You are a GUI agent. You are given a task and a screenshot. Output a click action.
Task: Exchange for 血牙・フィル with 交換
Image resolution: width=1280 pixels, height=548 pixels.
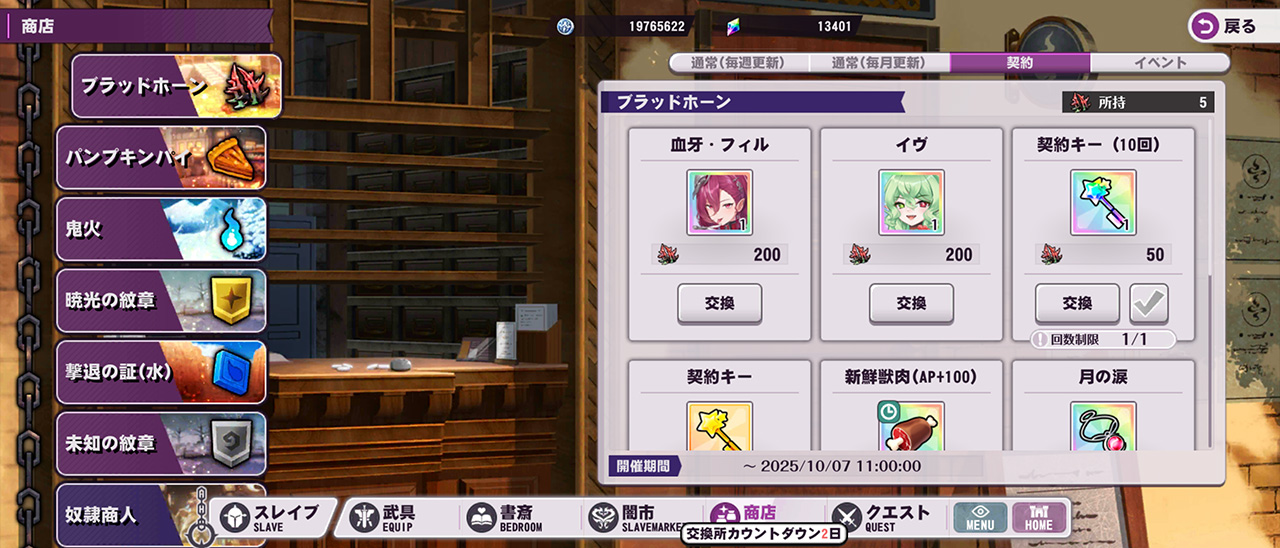coord(719,304)
